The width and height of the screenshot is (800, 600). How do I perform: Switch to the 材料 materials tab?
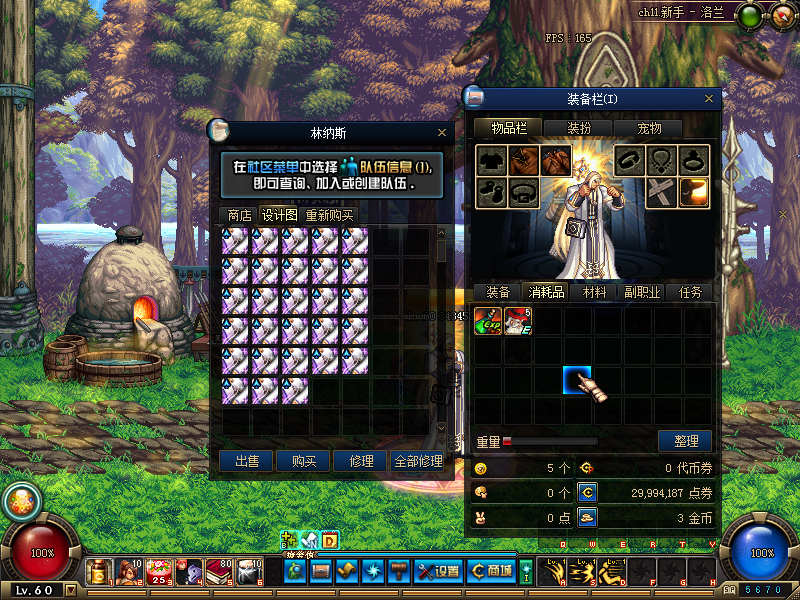click(x=594, y=292)
